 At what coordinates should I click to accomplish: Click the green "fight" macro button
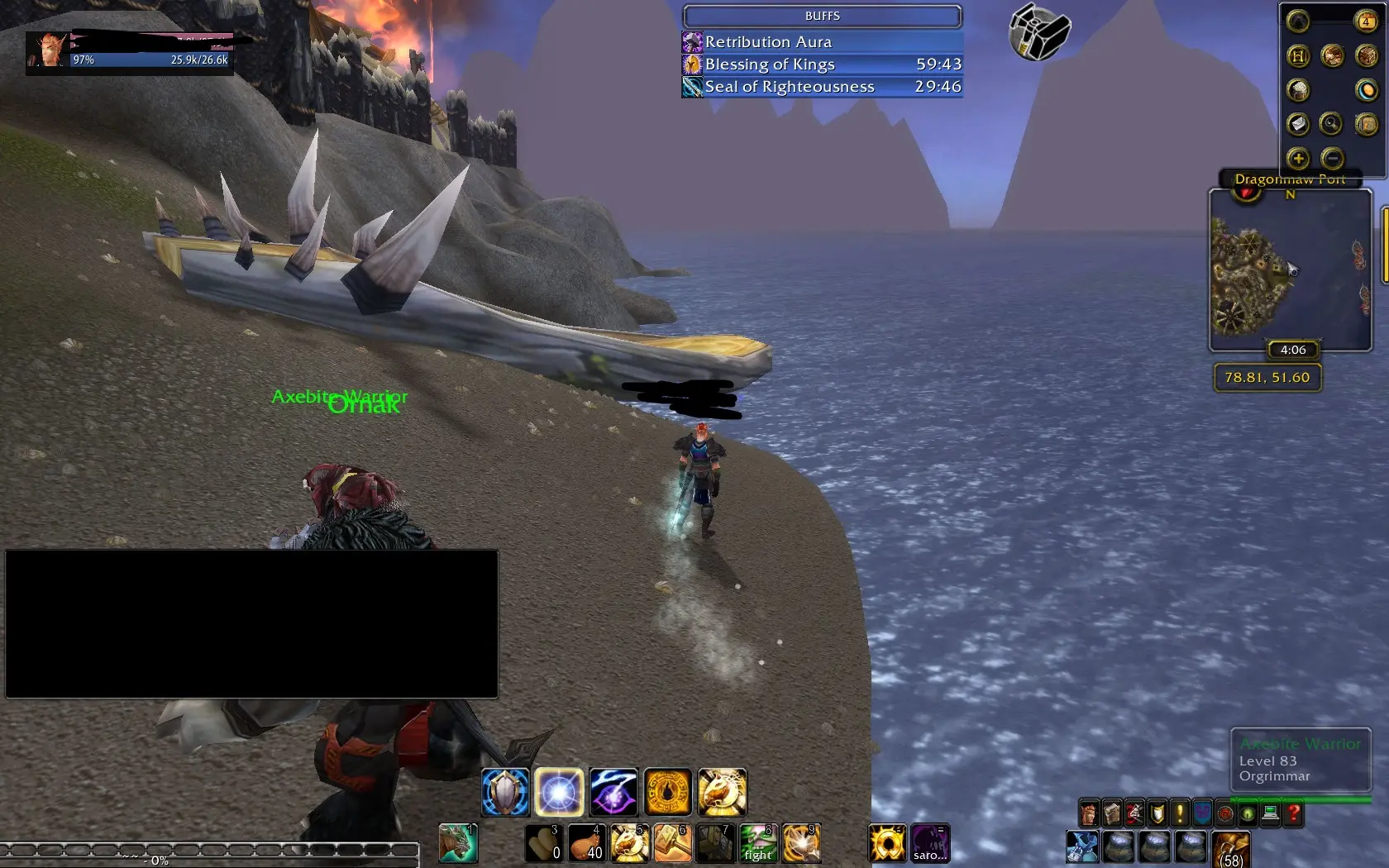tap(758, 843)
